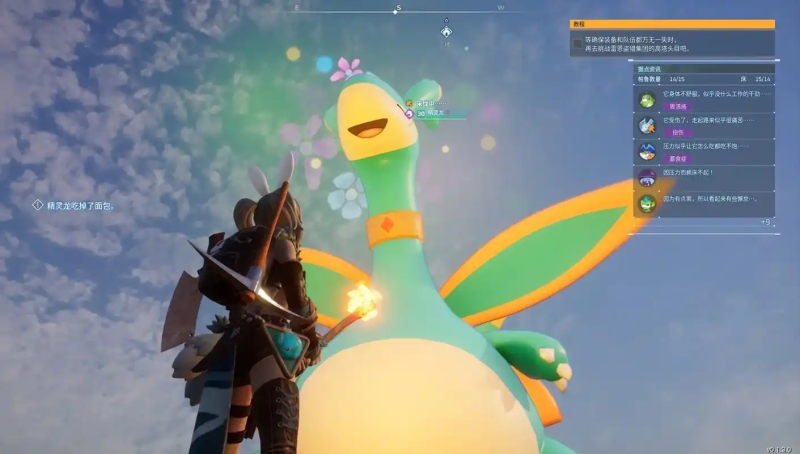
Task: Select the base marker icon below the compass
Action: coord(446,32)
